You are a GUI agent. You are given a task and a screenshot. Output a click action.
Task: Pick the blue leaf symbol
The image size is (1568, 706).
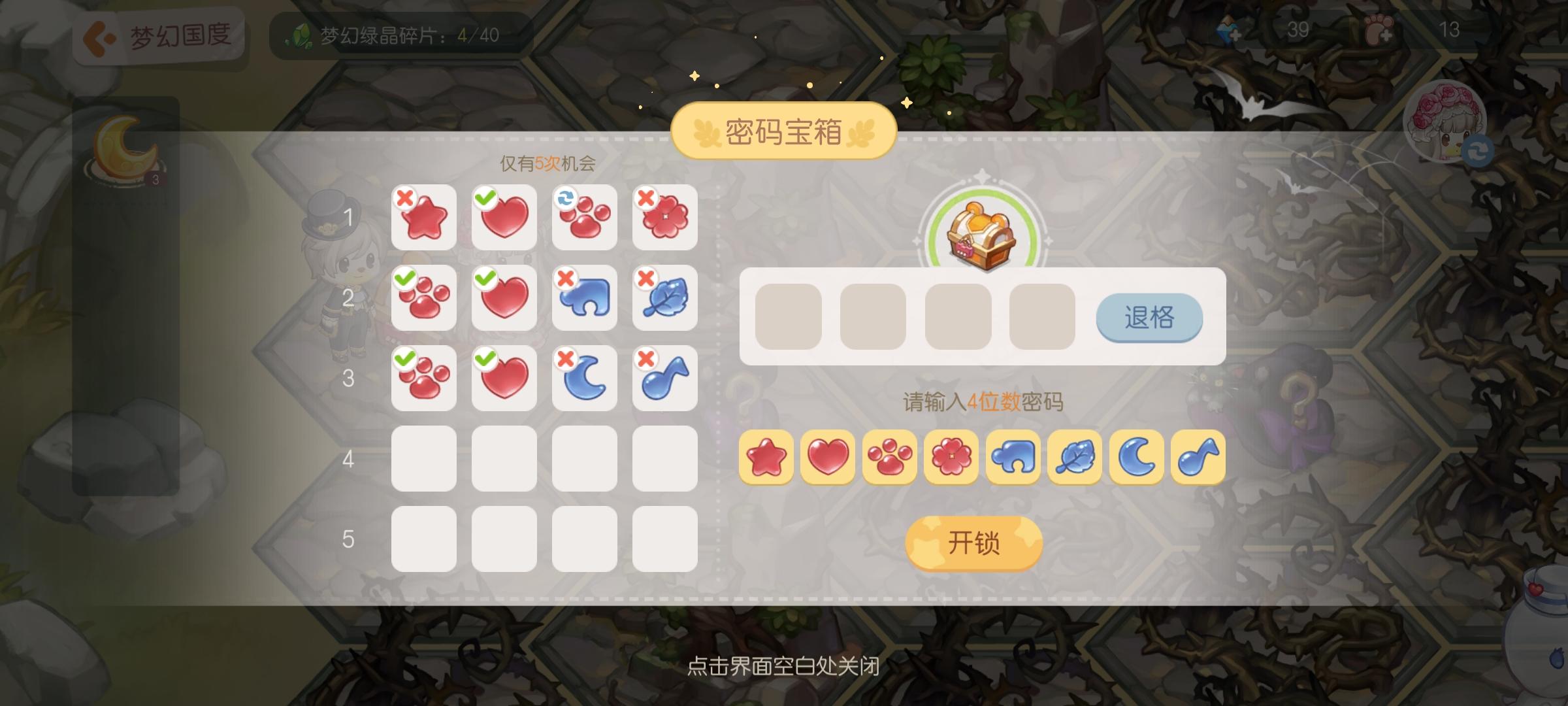[1074, 458]
